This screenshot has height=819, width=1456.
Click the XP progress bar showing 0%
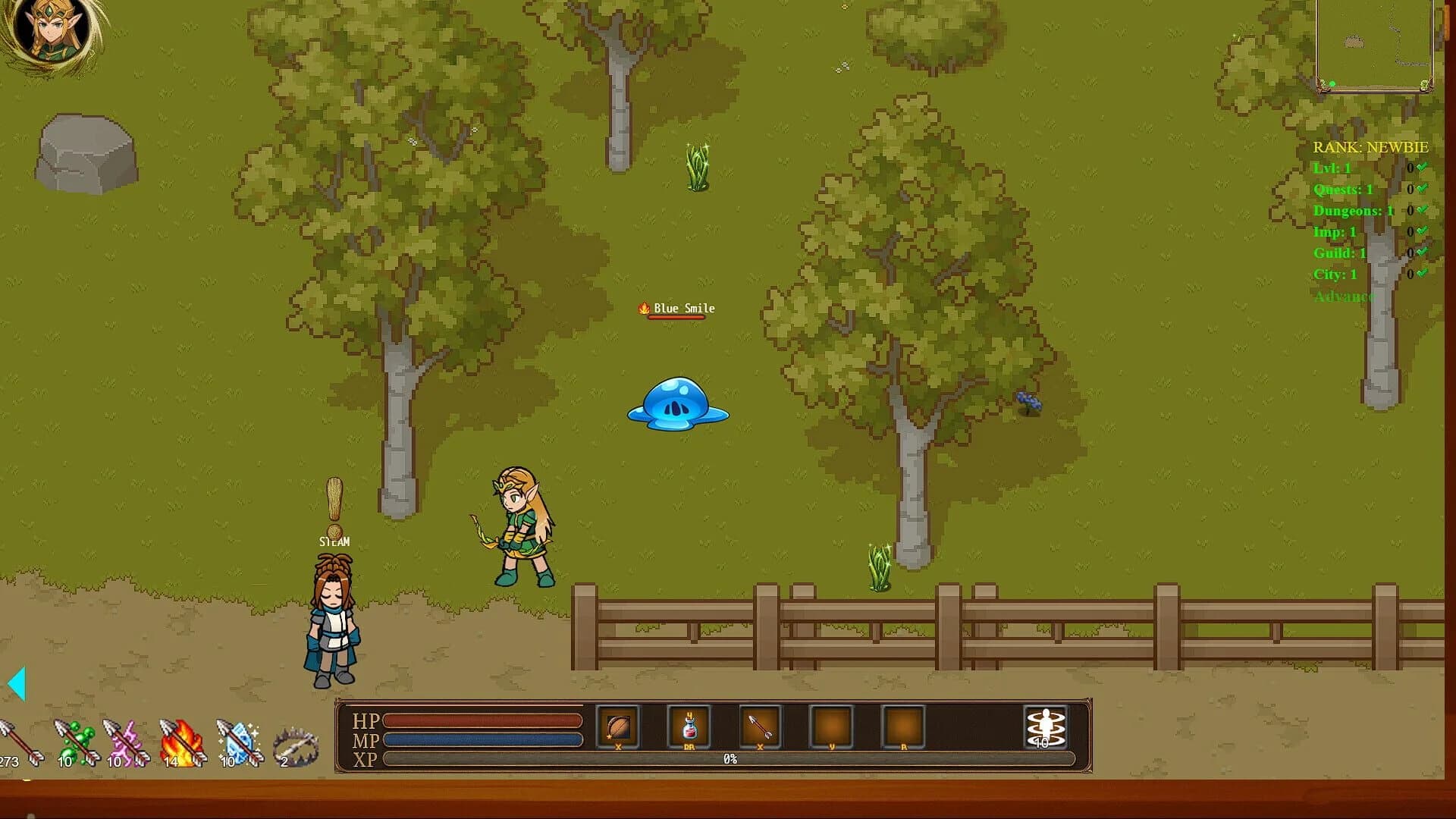(728, 758)
